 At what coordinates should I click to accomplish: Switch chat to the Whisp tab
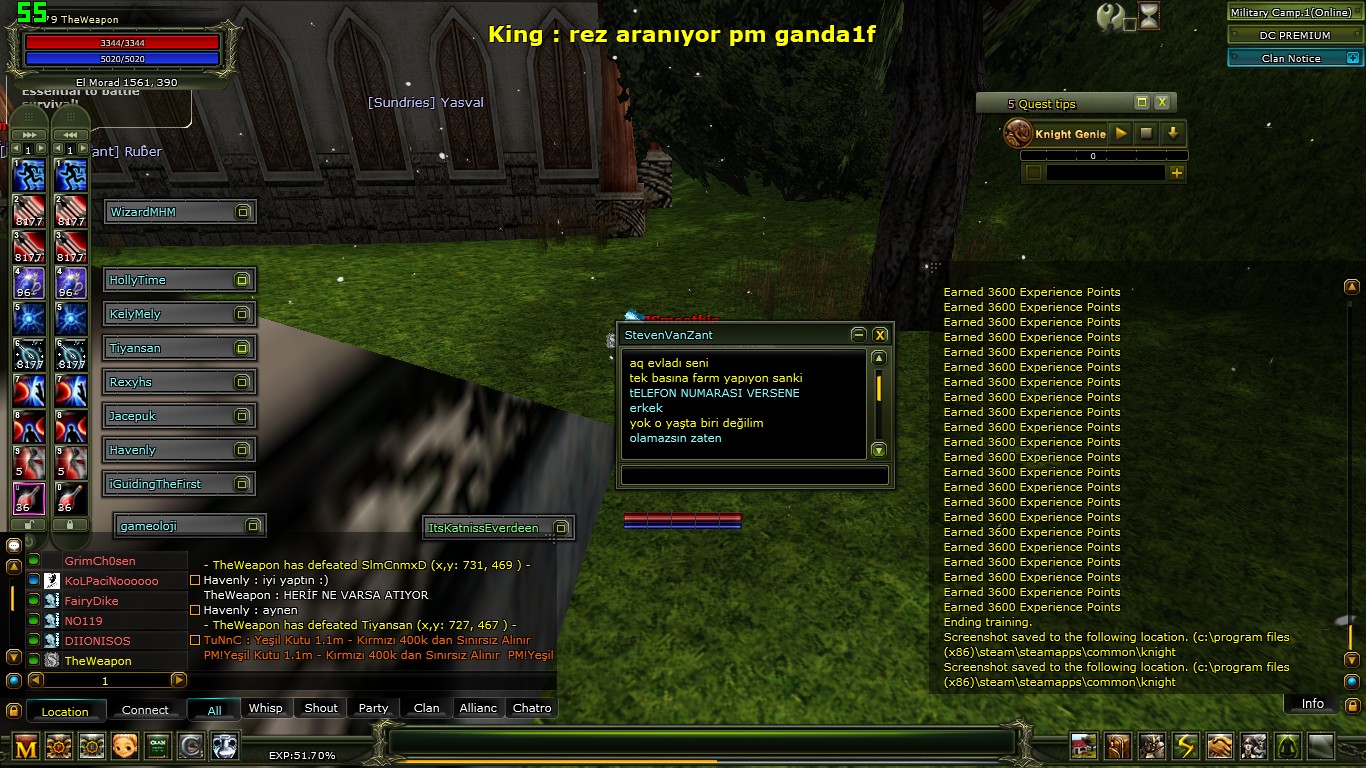pyautogui.click(x=265, y=708)
